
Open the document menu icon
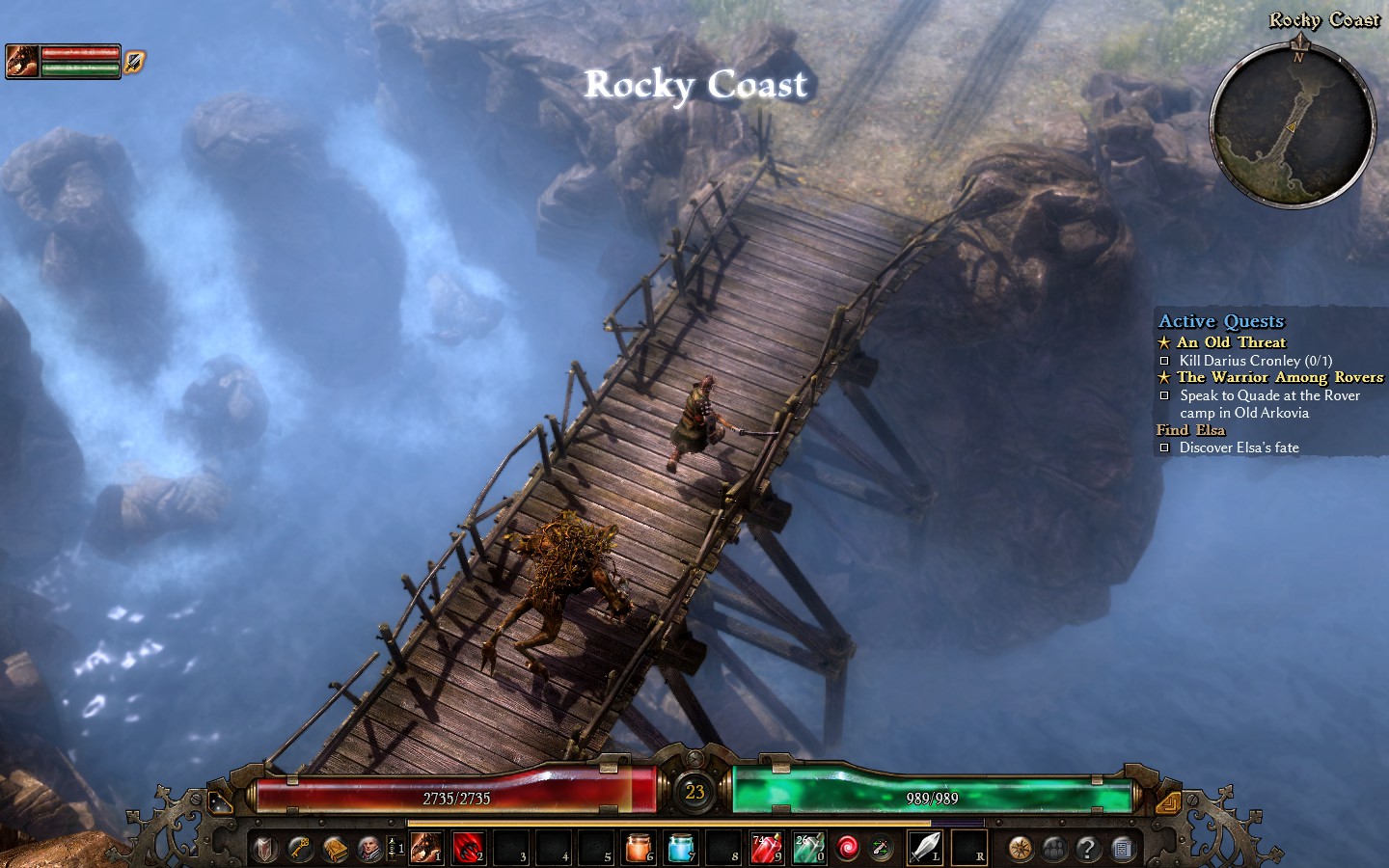pos(1122,848)
